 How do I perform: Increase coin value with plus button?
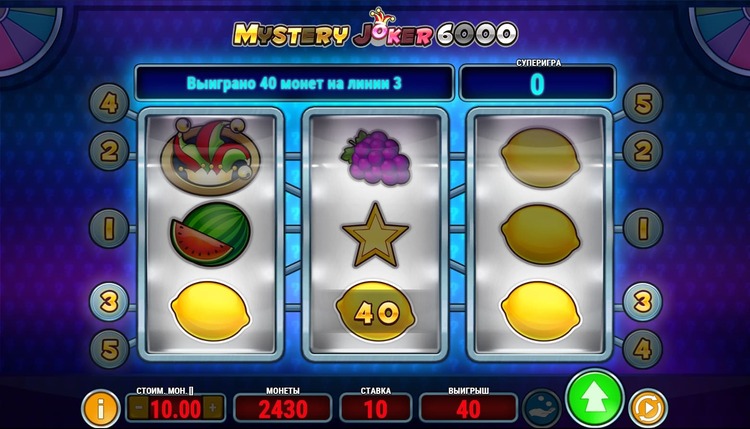[x=211, y=408]
